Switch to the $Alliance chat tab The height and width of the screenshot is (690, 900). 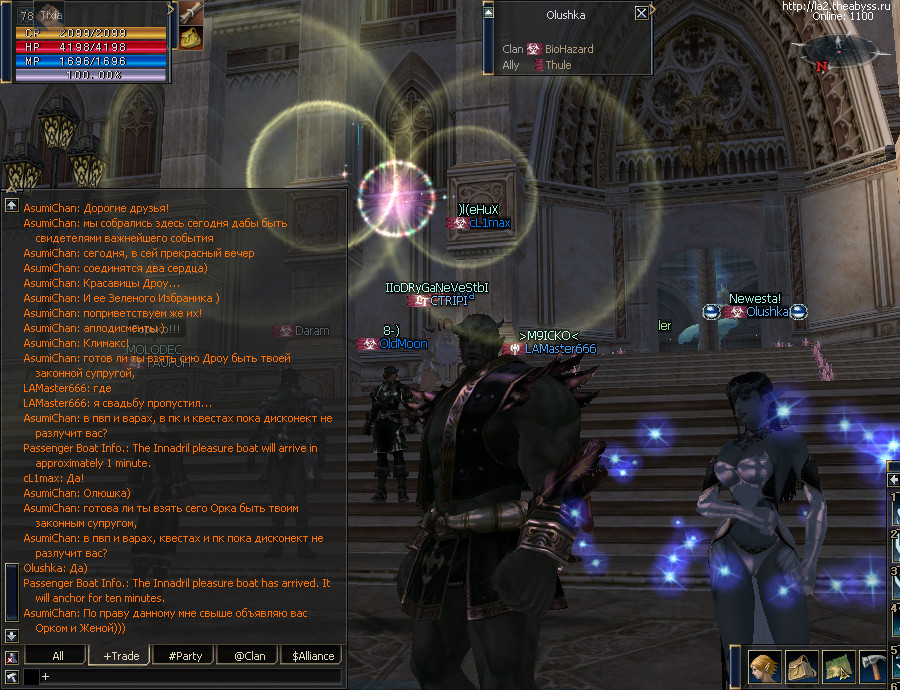(x=313, y=656)
